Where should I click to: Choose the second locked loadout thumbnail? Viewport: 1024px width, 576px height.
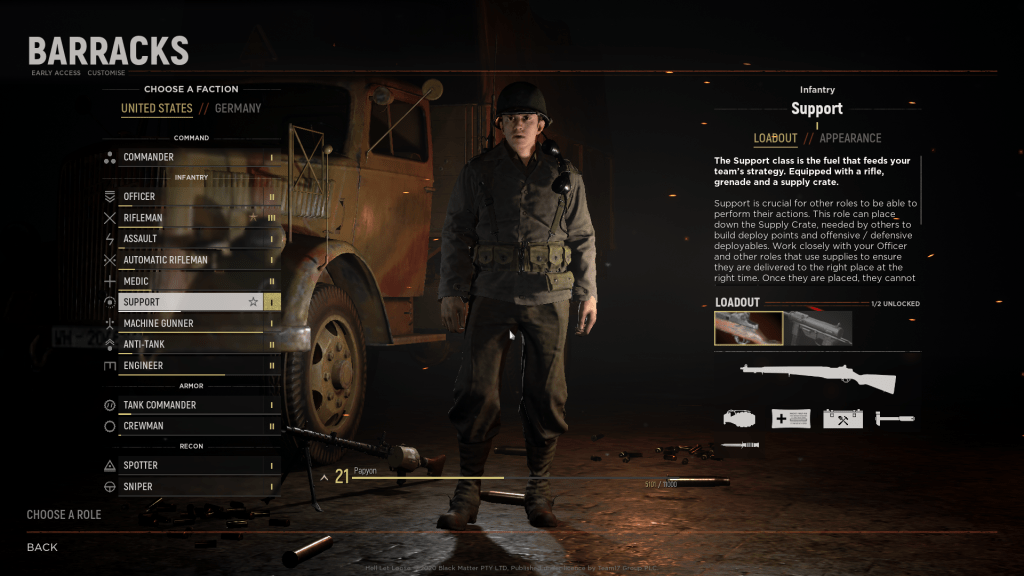click(x=818, y=328)
